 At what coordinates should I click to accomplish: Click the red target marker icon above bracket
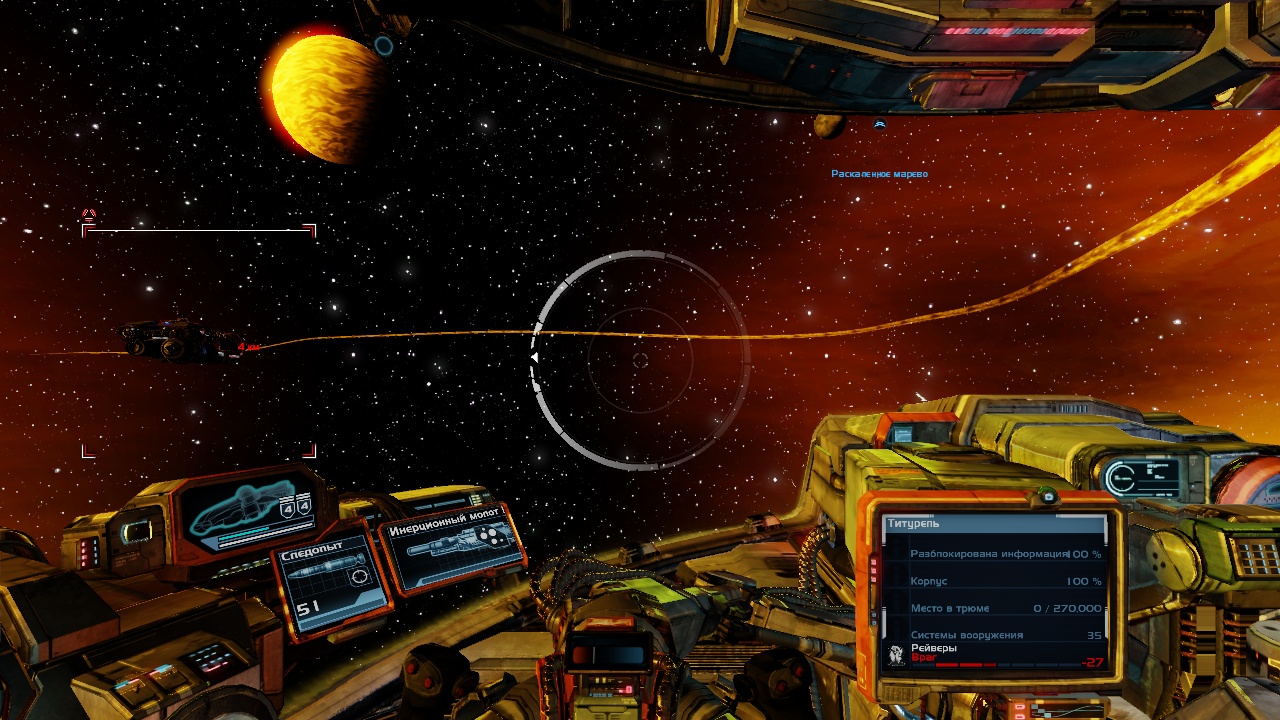(88, 213)
